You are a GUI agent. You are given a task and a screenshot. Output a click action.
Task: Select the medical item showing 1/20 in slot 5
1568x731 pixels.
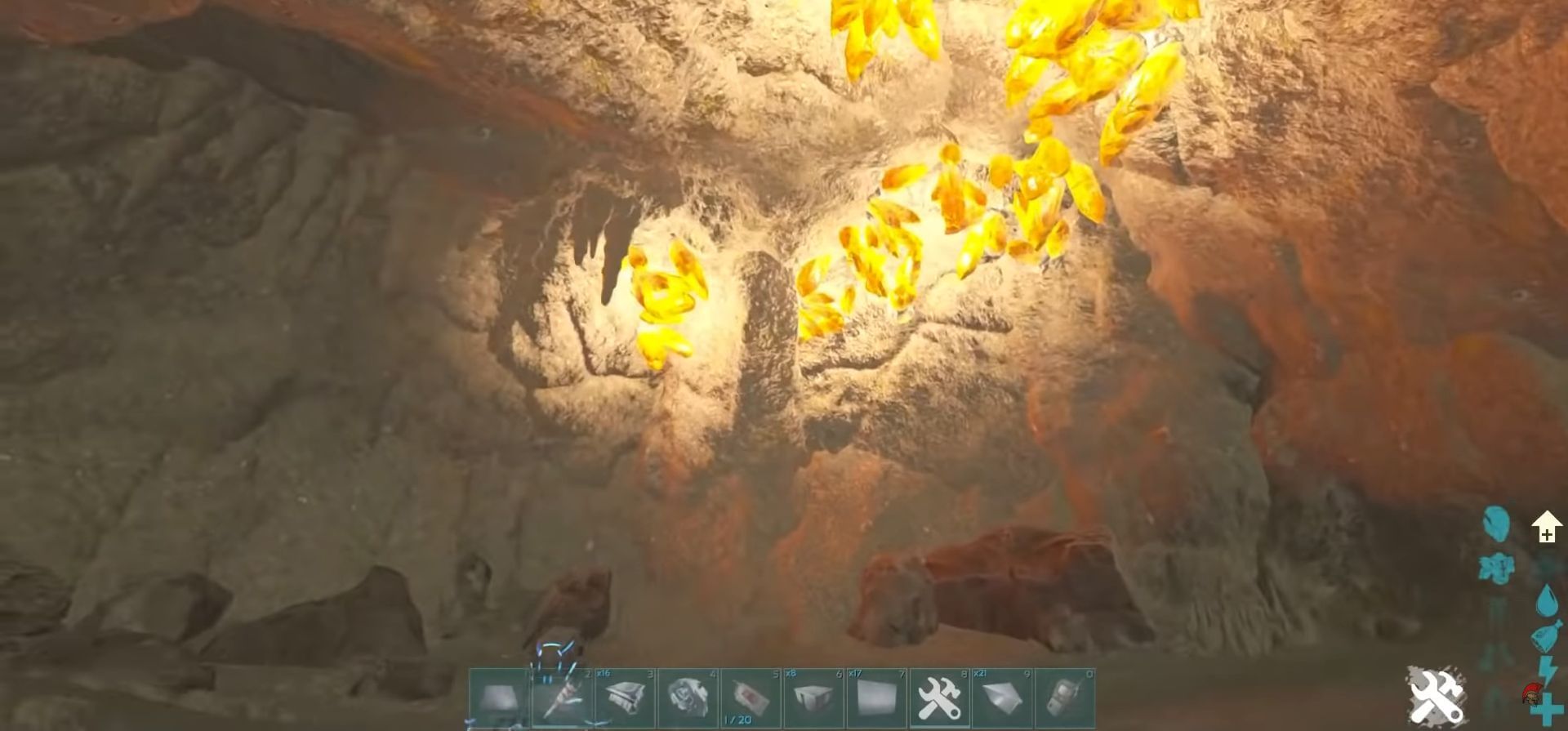tap(752, 698)
